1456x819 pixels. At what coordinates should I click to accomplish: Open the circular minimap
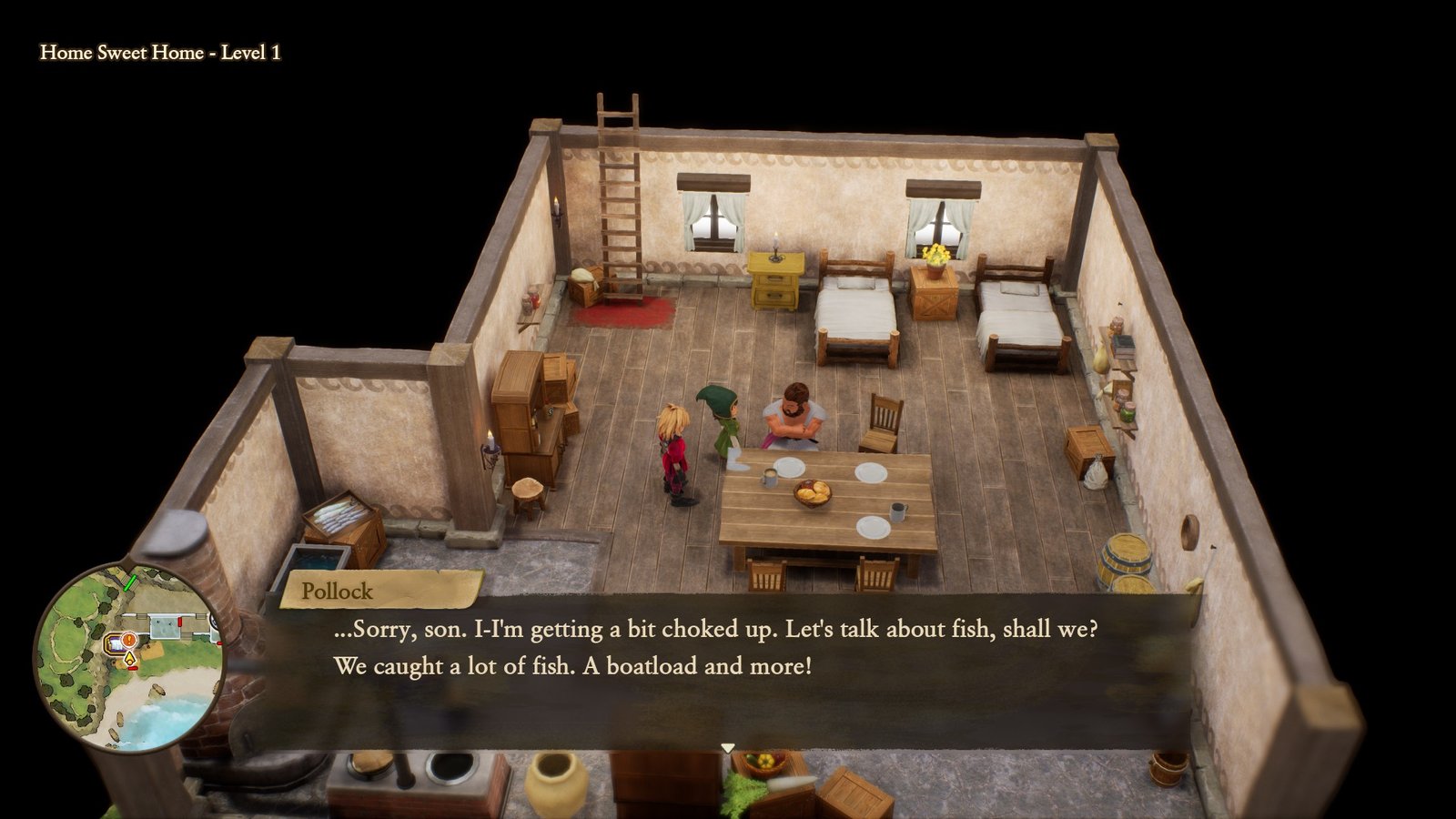(129, 658)
